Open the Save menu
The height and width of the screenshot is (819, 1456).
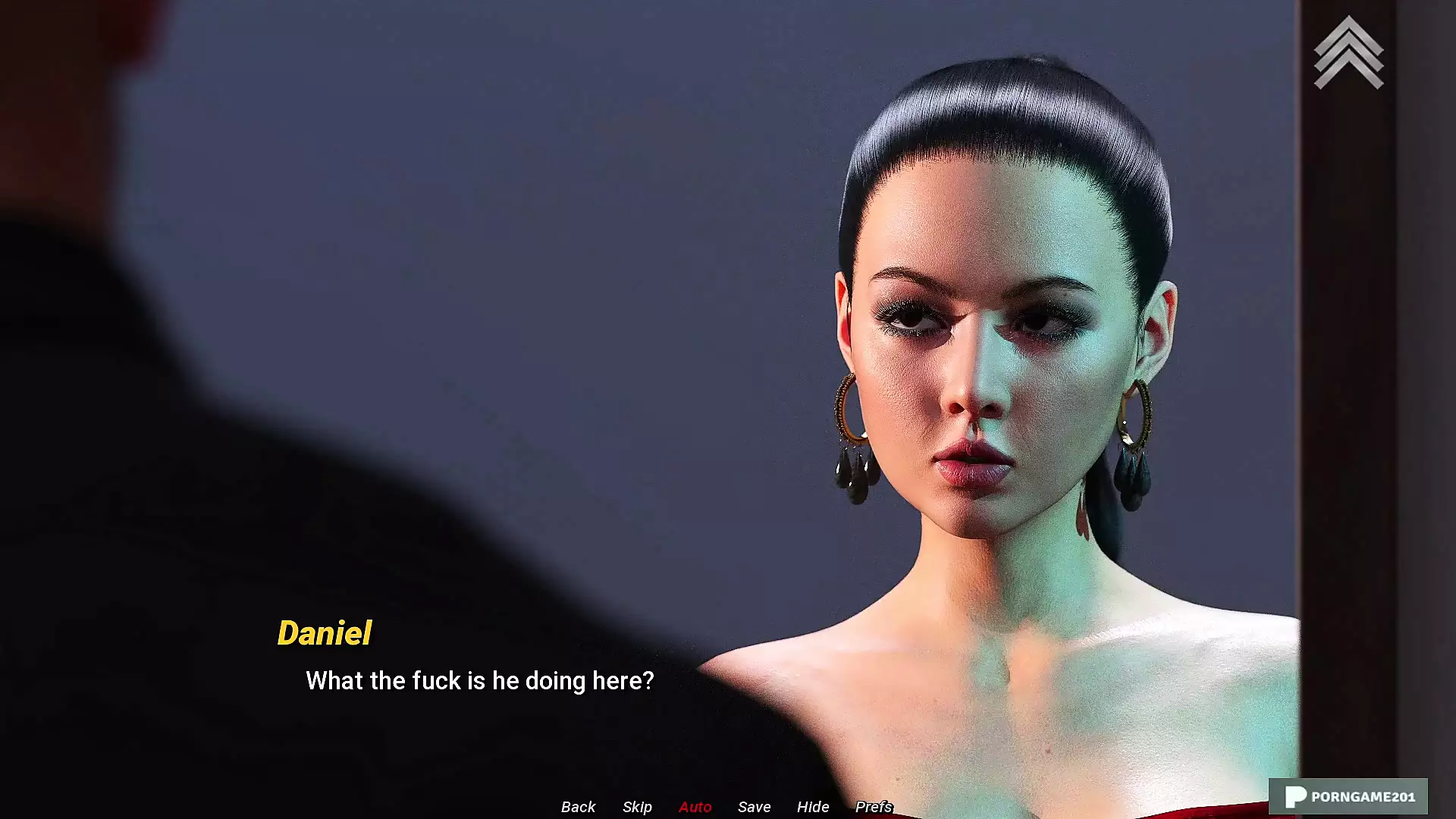pyautogui.click(x=754, y=807)
